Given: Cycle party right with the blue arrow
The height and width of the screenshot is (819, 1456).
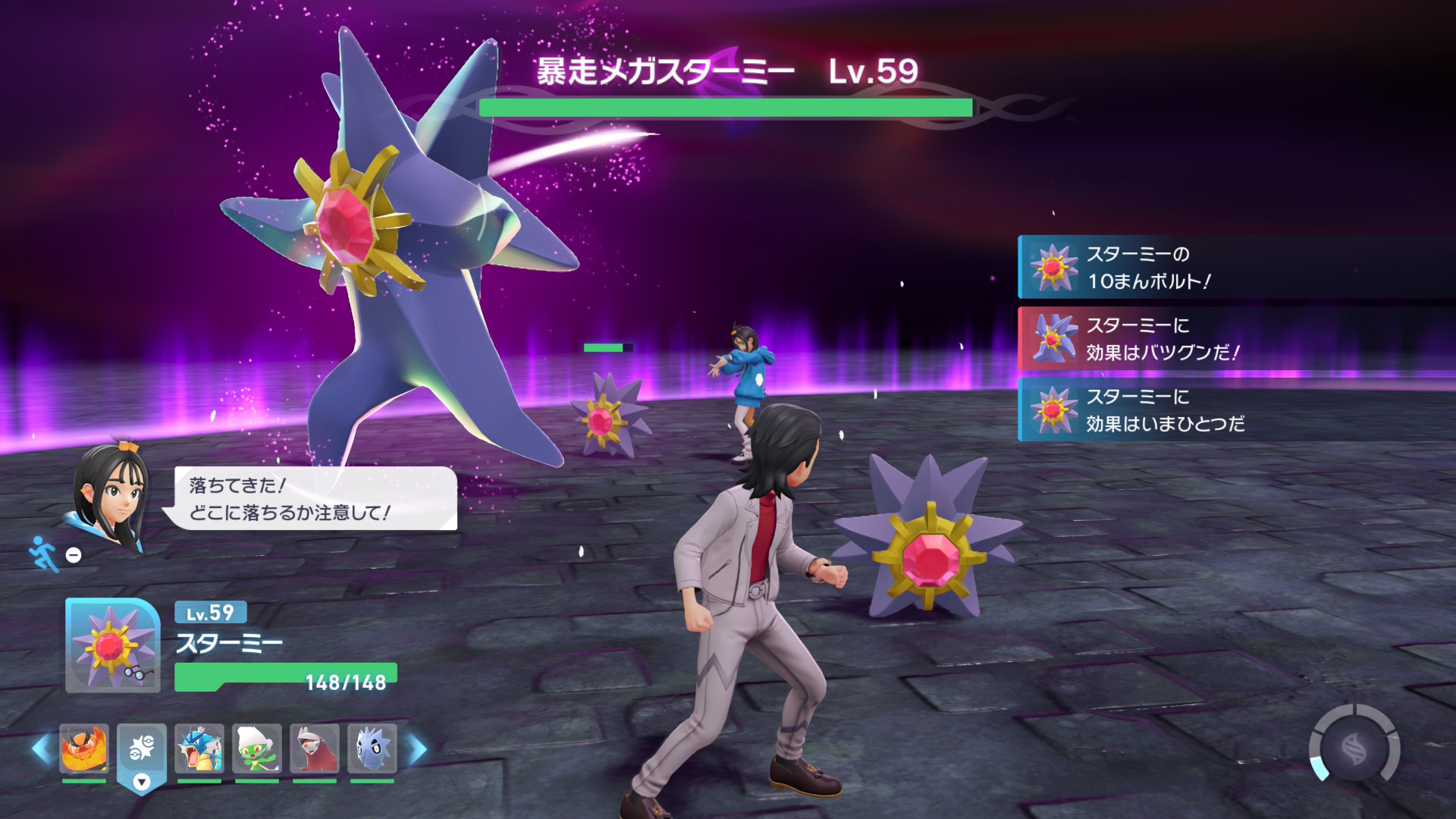Looking at the screenshot, I should pos(418,749).
